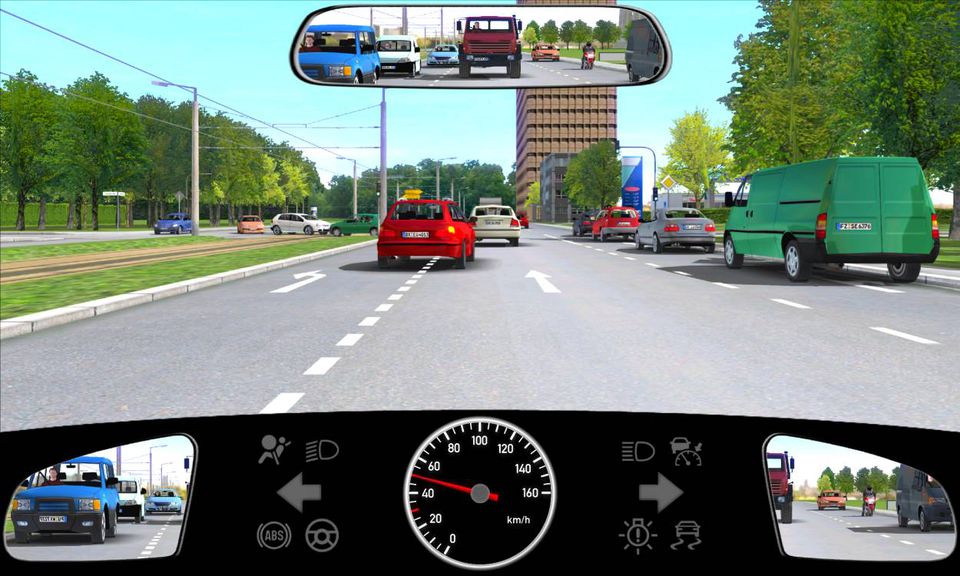Screen dimensions: 960x576
Task: Look at the right side mirror
Action: click(857, 497)
